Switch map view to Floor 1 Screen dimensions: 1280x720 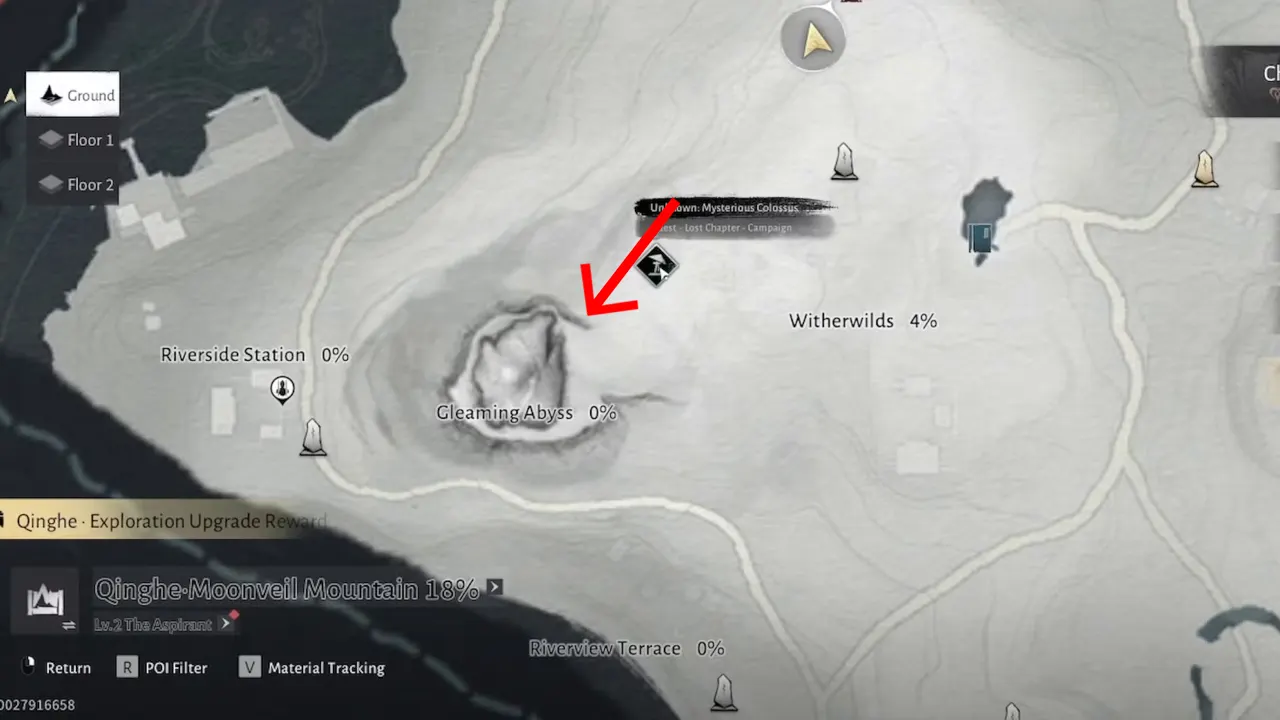75,140
